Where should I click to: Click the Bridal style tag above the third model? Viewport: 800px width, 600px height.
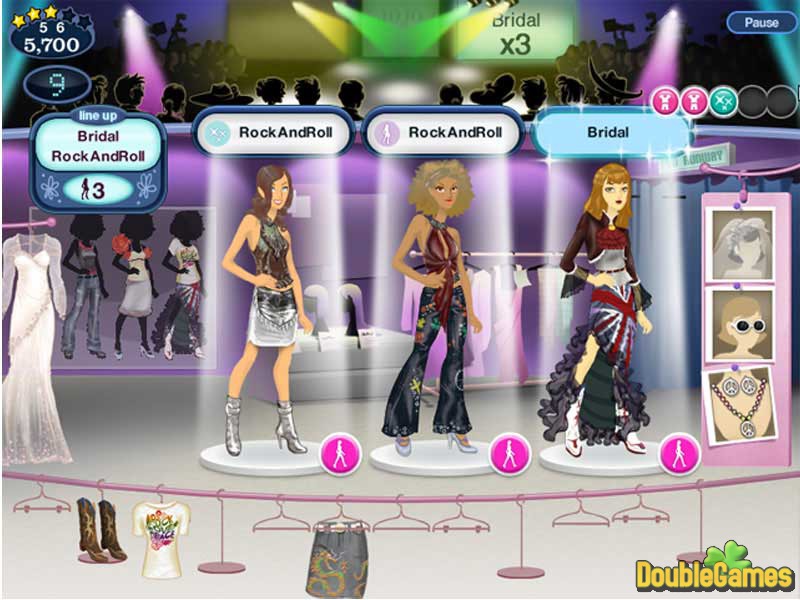point(609,132)
